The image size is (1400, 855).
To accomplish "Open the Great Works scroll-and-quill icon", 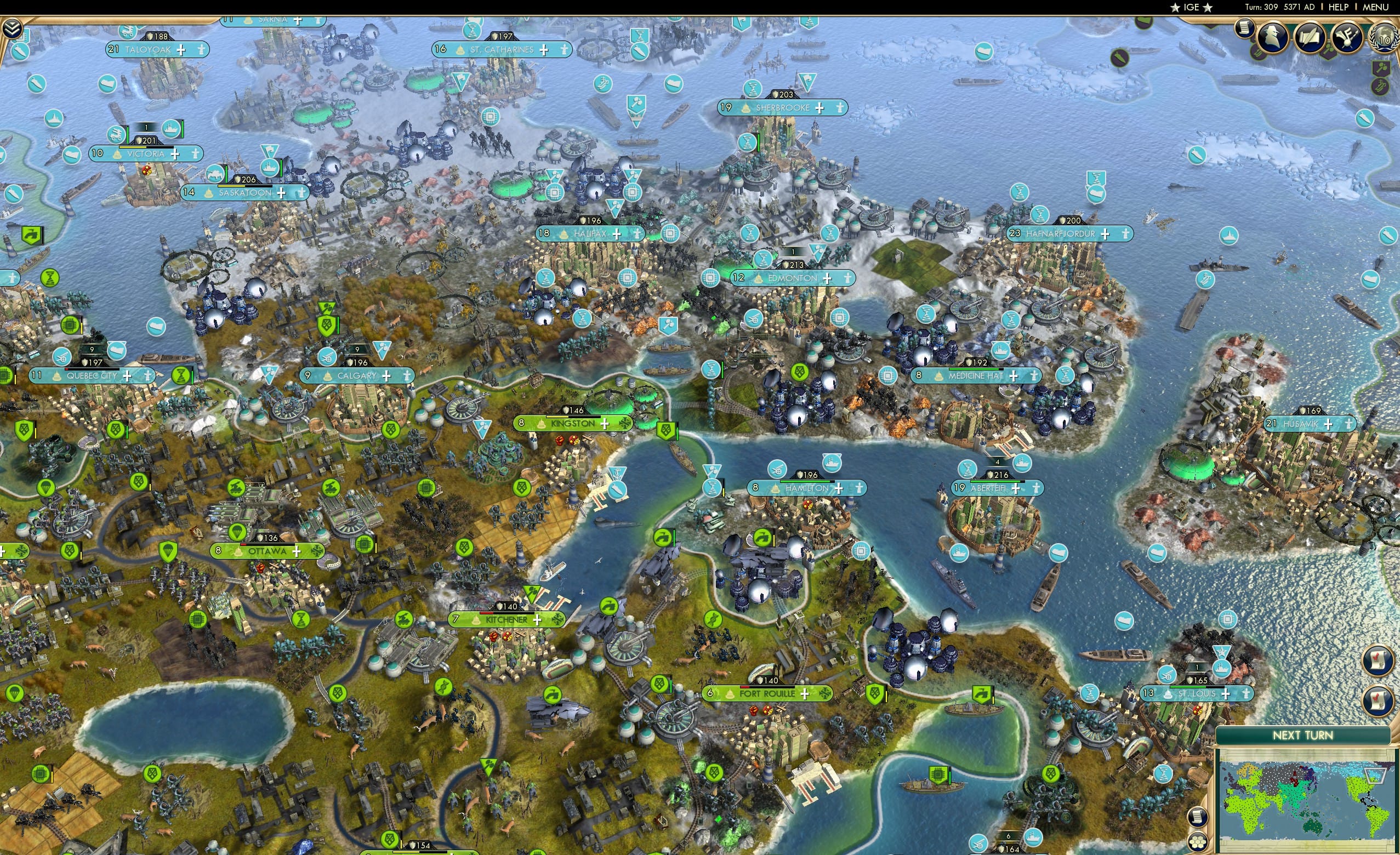I will coord(1310,37).
